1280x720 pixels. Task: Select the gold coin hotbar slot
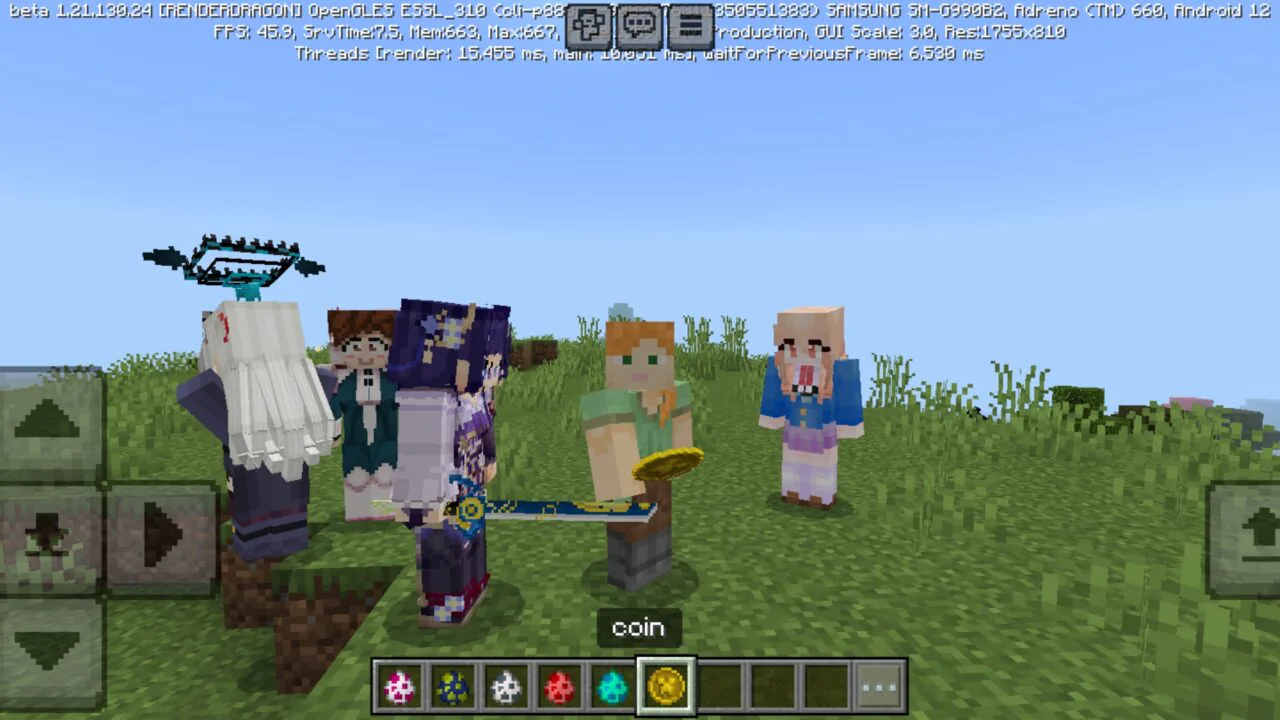pos(666,685)
